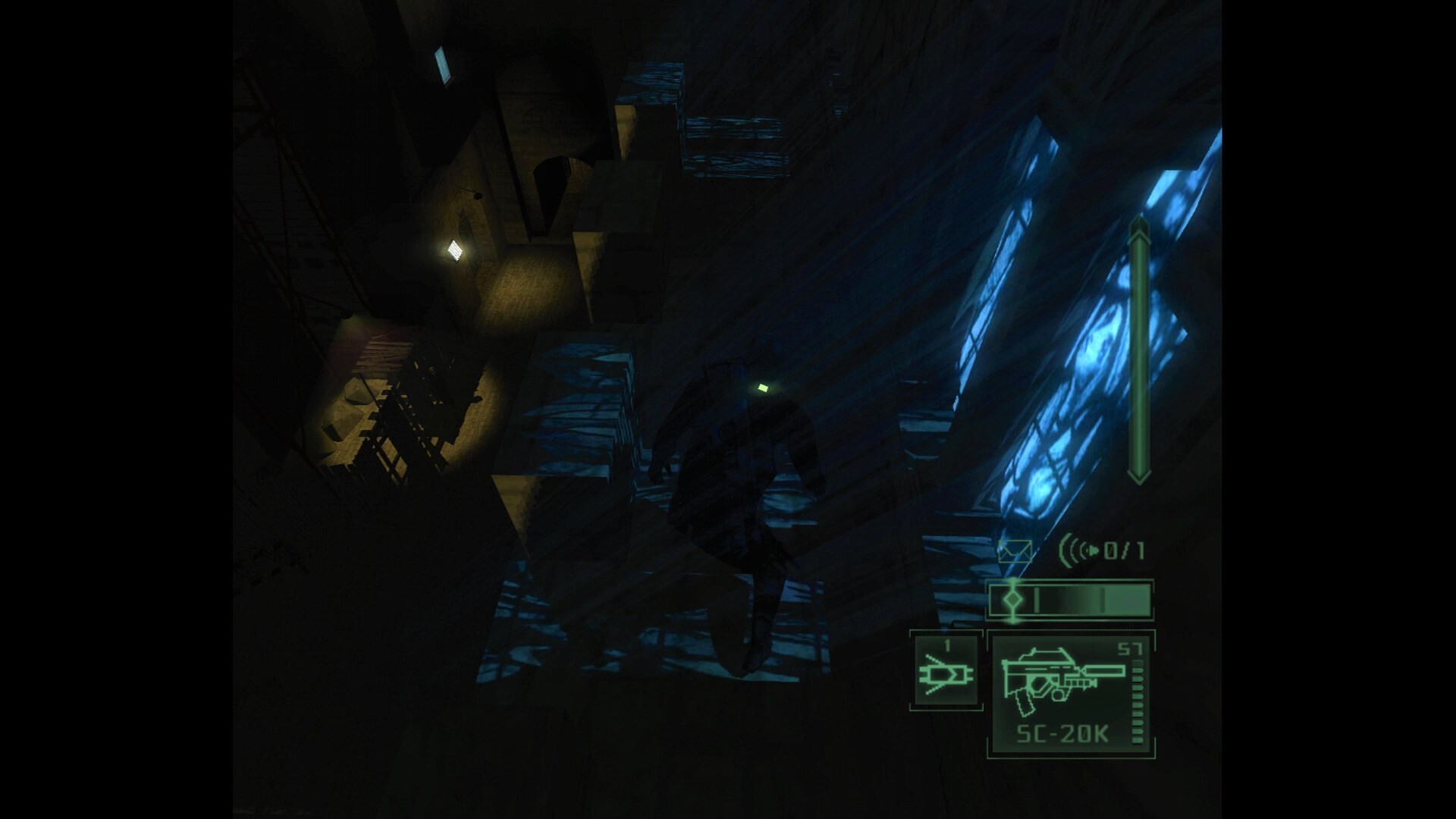The image size is (1456, 819).
Task: Click the envelope message notification icon
Action: [1015, 551]
